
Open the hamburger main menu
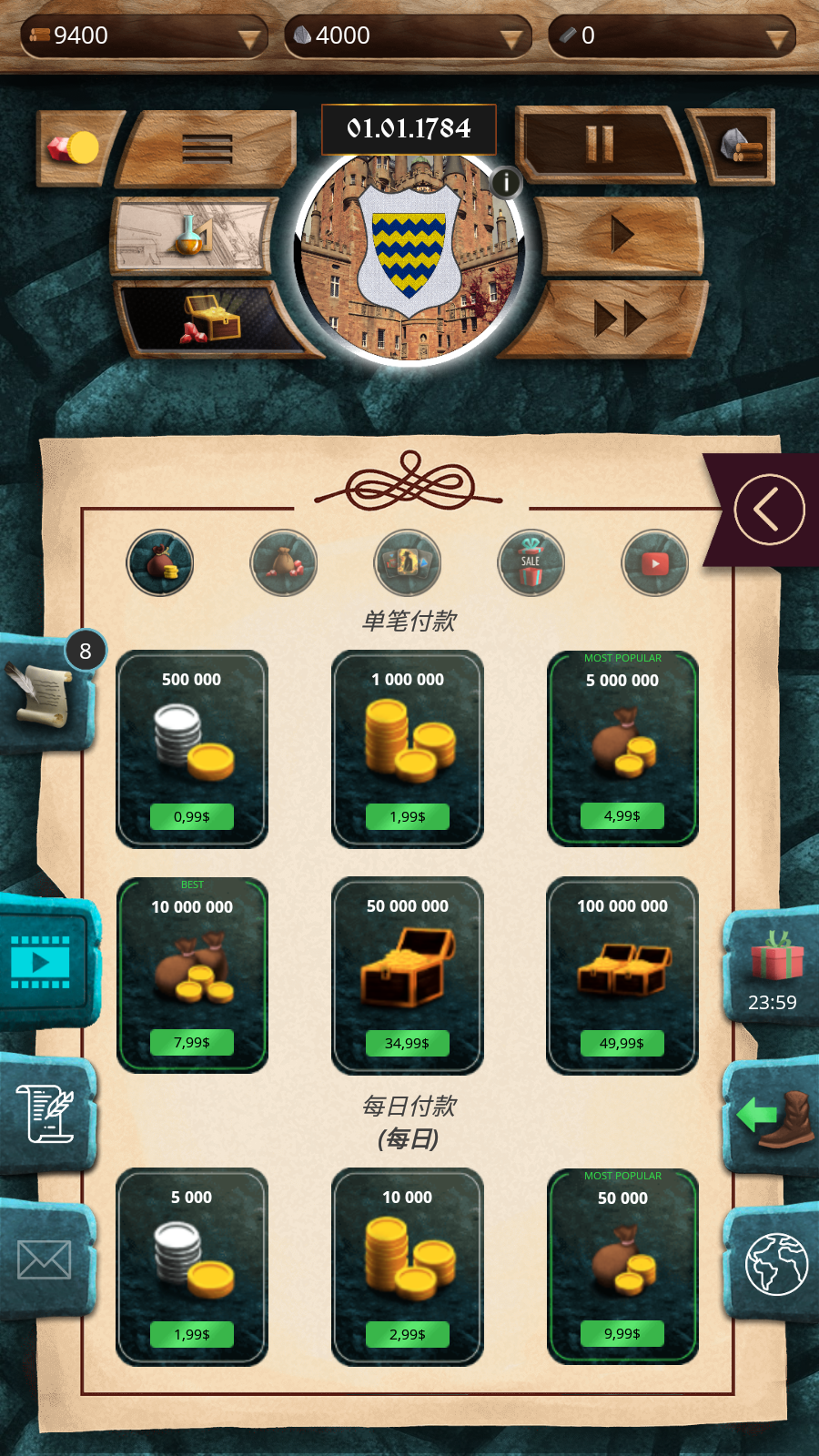pyautogui.click(x=207, y=147)
